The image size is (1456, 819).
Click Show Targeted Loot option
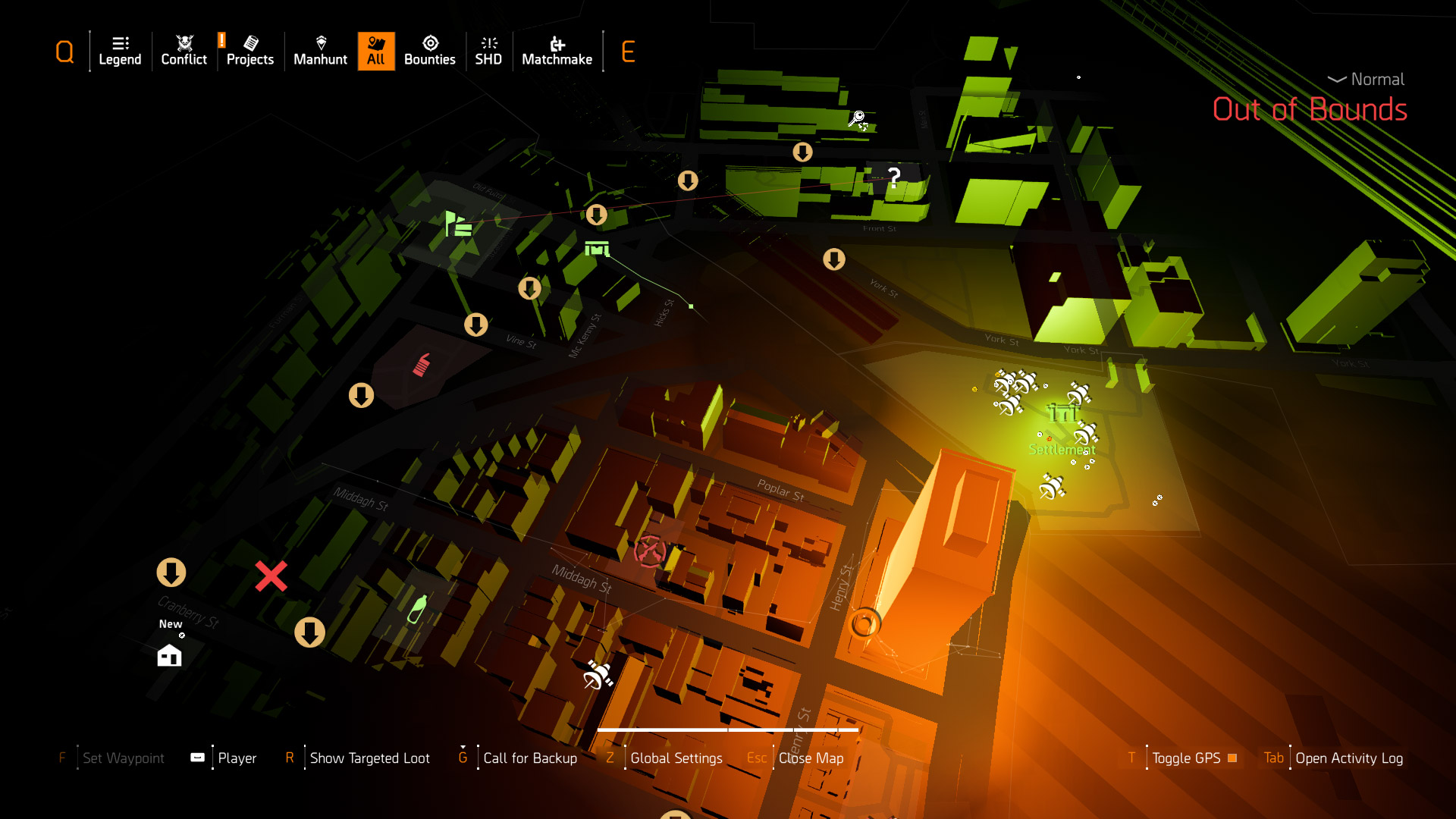coord(369,758)
